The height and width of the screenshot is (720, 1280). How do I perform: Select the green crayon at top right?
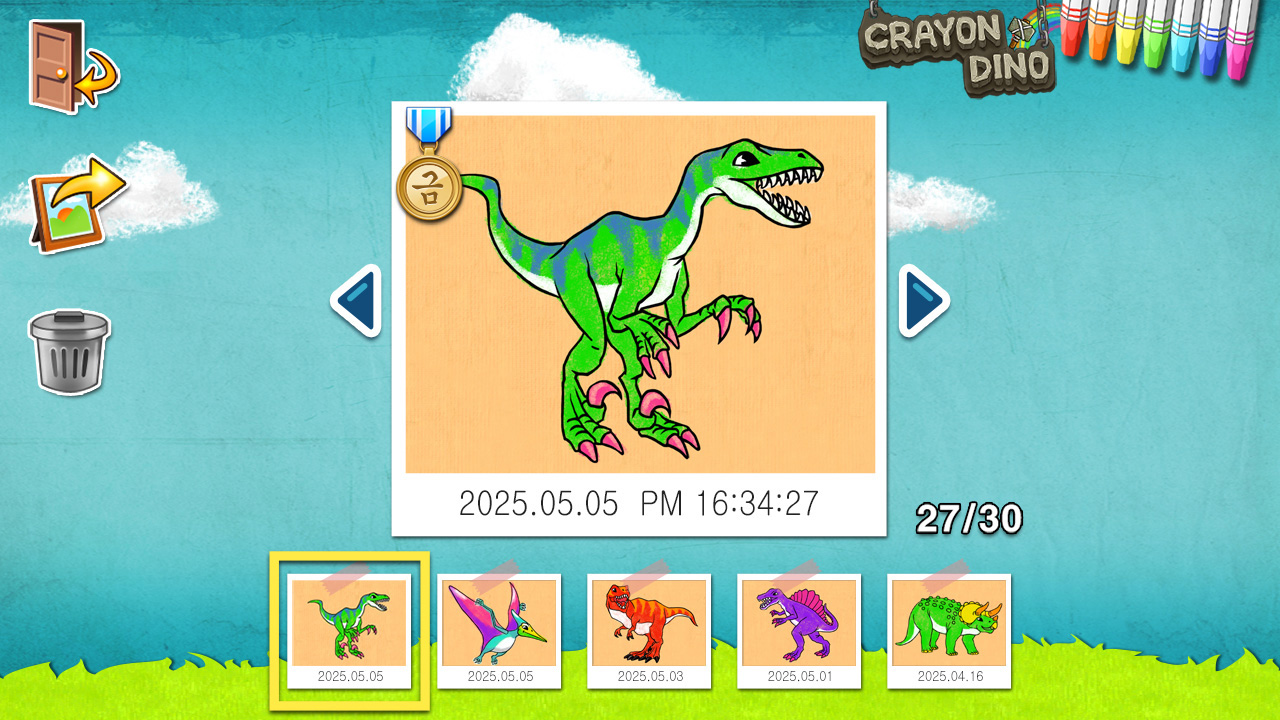(1153, 48)
